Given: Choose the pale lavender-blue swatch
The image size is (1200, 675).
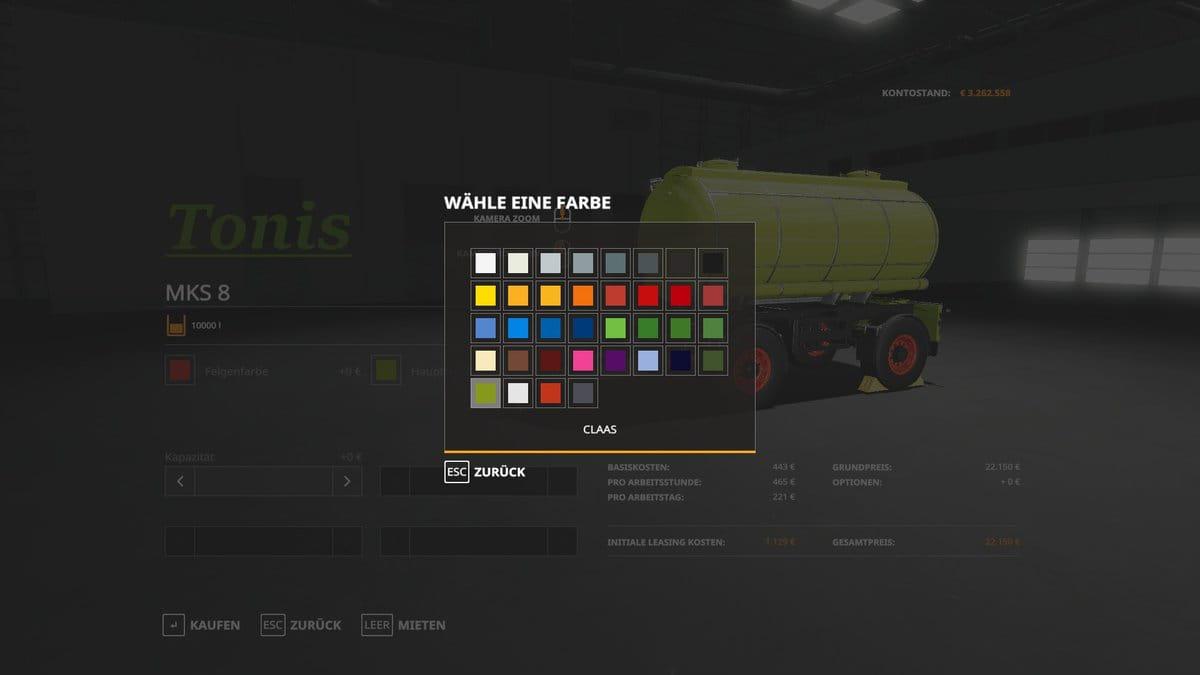Looking at the screenshot, I should point(648,360).
